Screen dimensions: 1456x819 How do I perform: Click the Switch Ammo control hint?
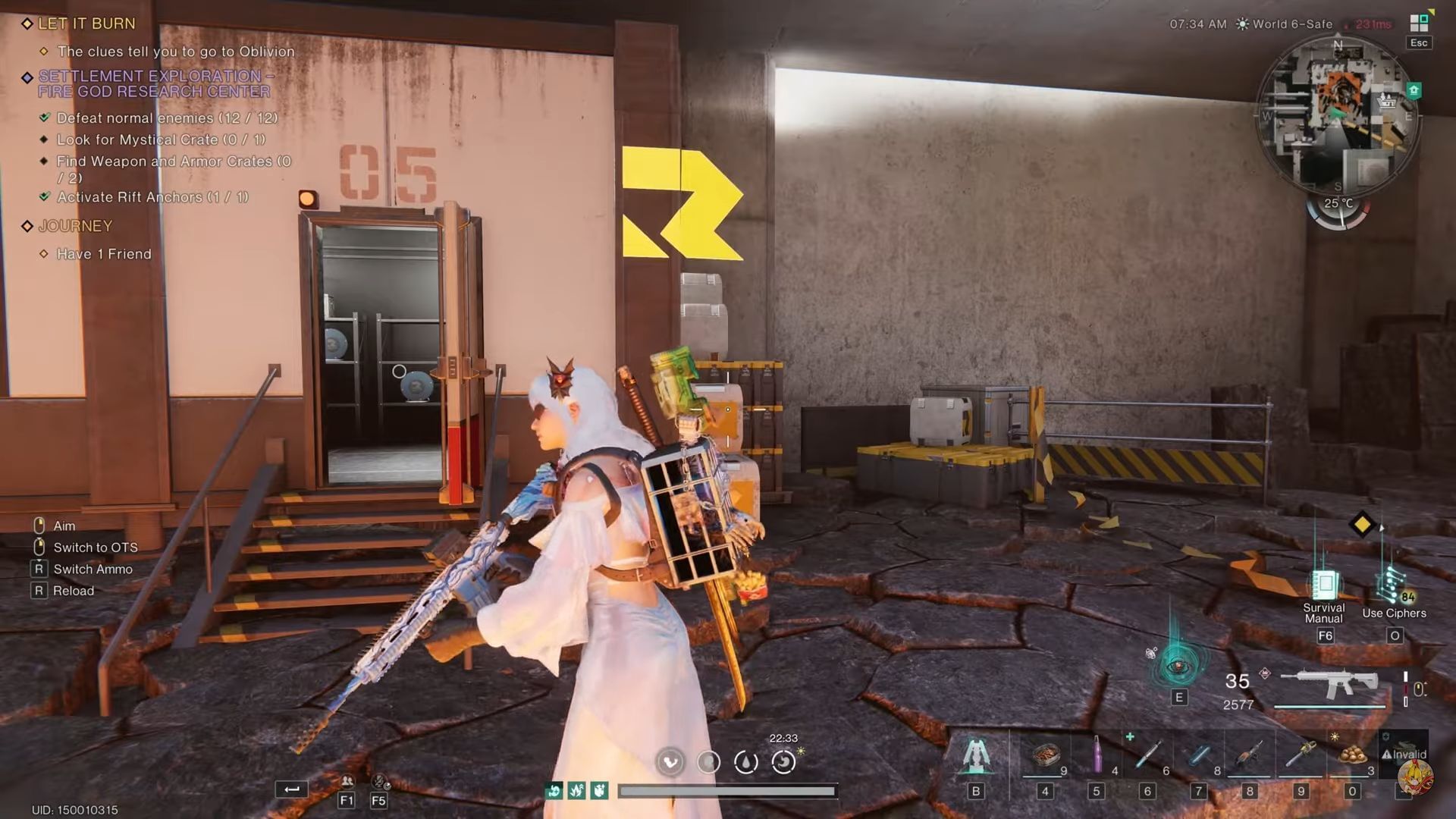(x=93, y=569)
